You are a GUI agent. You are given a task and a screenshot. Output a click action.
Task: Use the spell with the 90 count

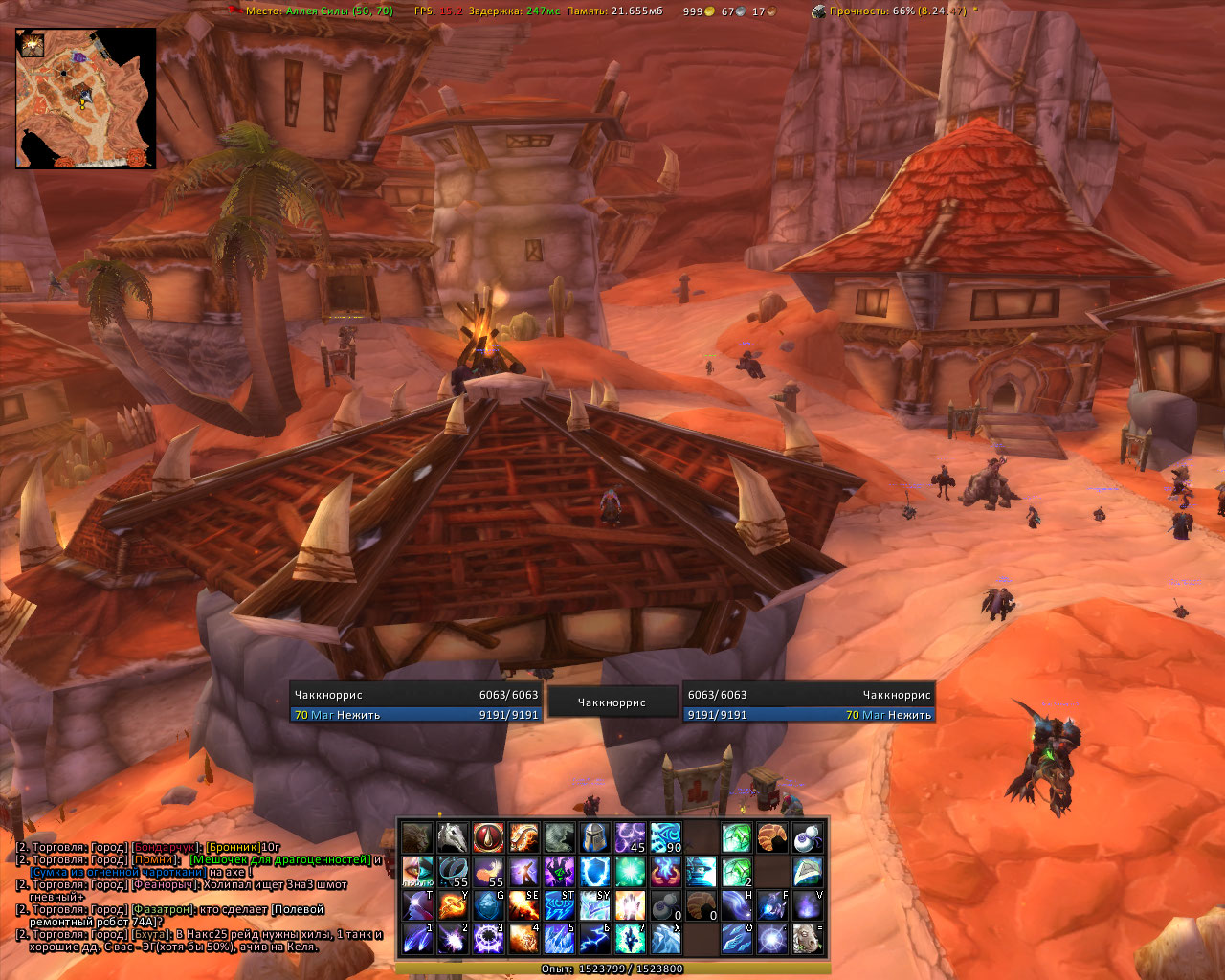(664, 837)
